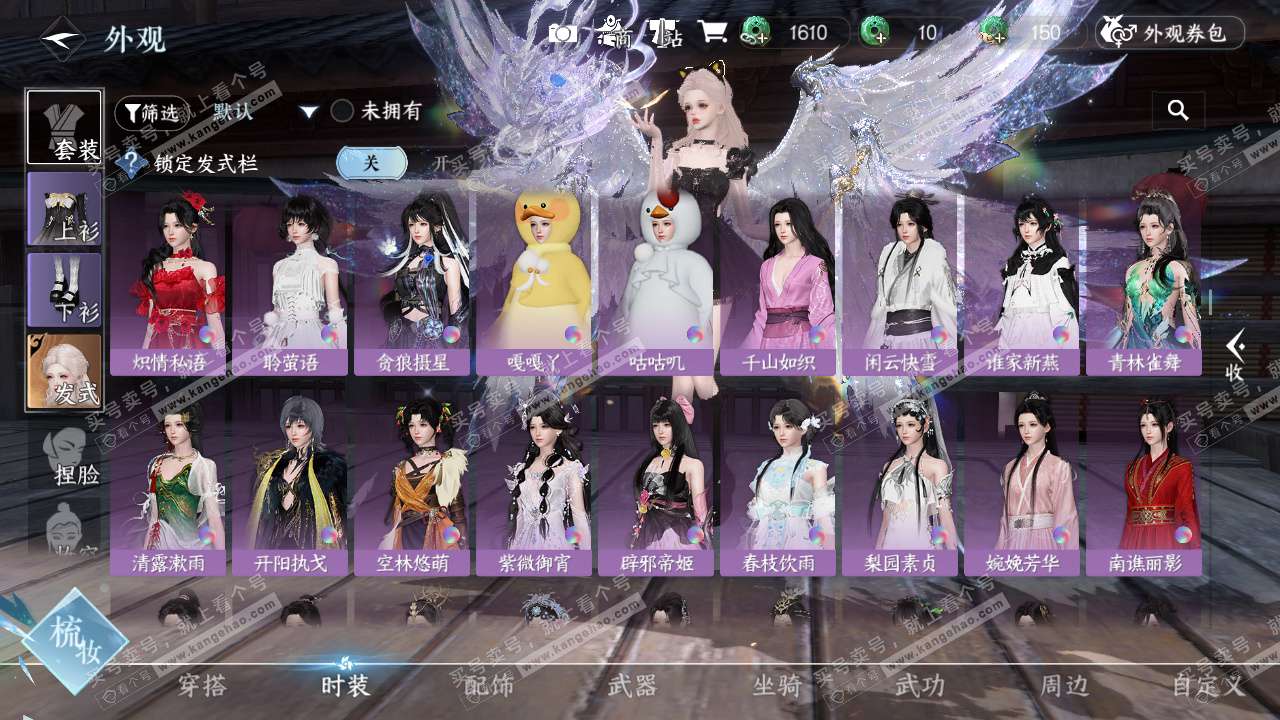The width and height of the screenshot is (1280, 720).
Task: Choose the 青林雀舞 outfit
Action: pos(1144,283)
